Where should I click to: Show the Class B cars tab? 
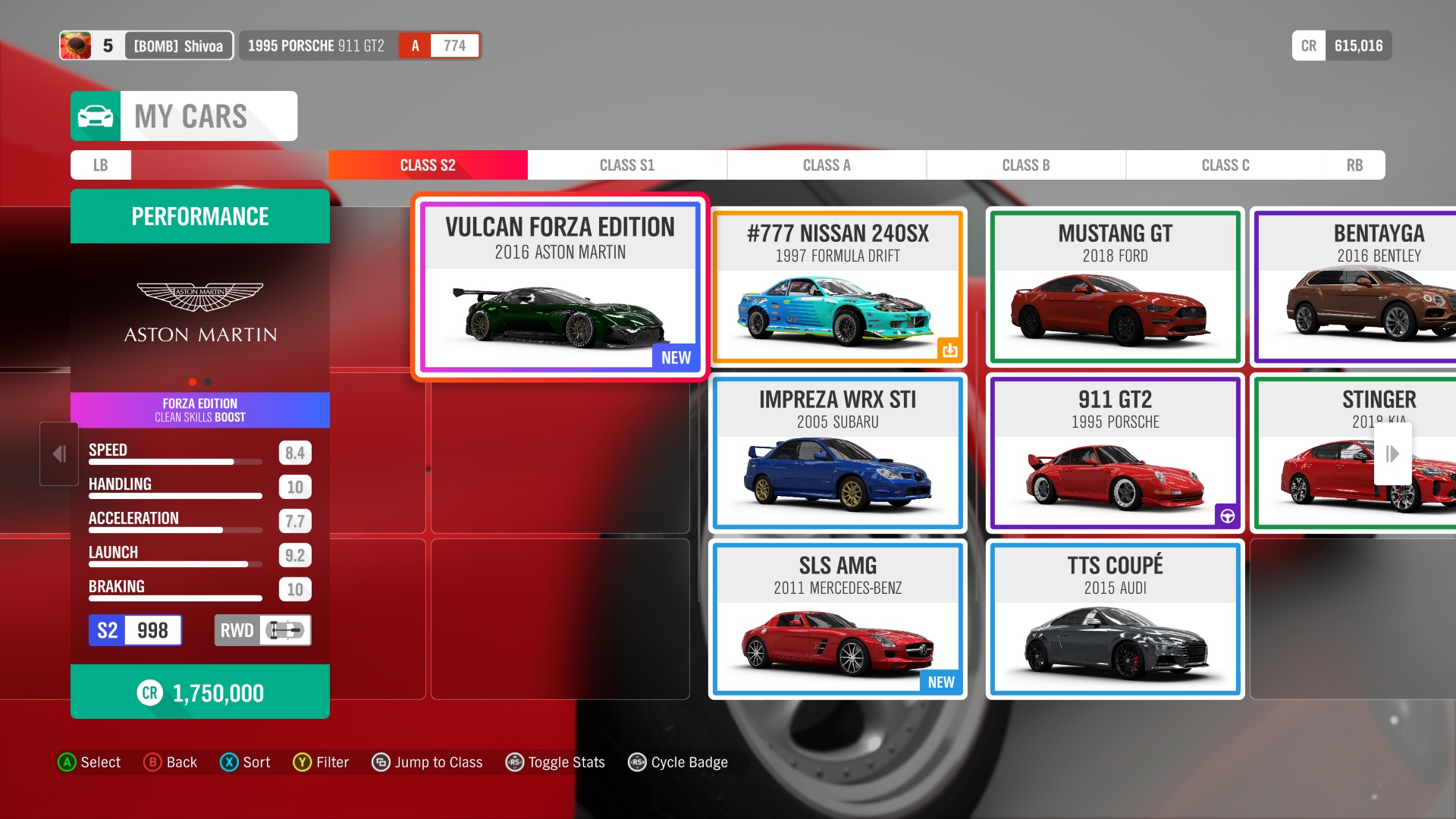pyautogui.click(x=1025, y=165)
